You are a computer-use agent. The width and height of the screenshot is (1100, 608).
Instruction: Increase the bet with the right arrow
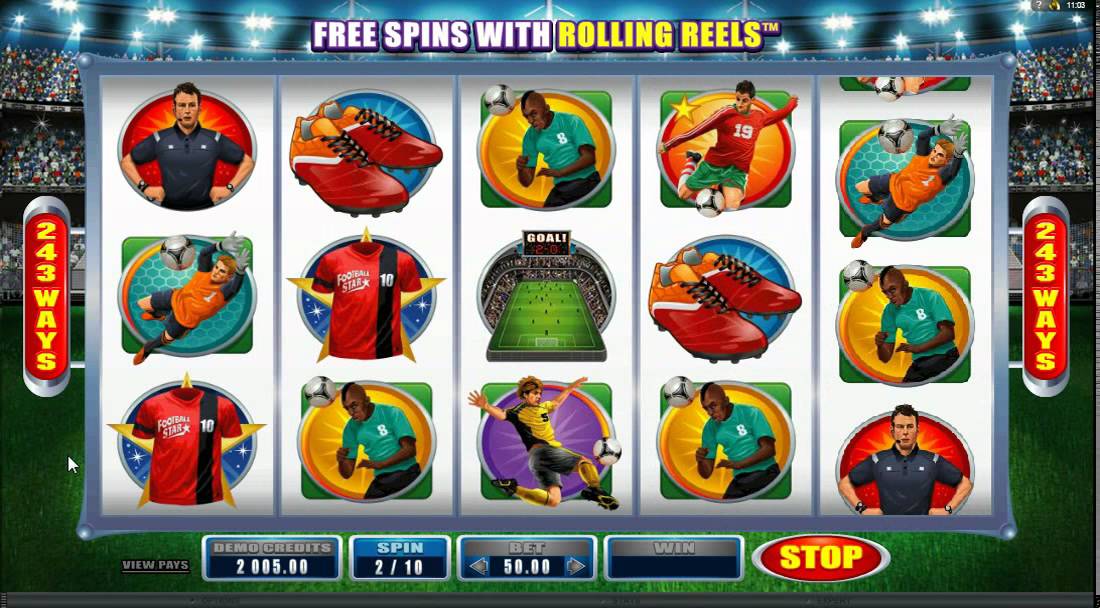click(575, 567)
